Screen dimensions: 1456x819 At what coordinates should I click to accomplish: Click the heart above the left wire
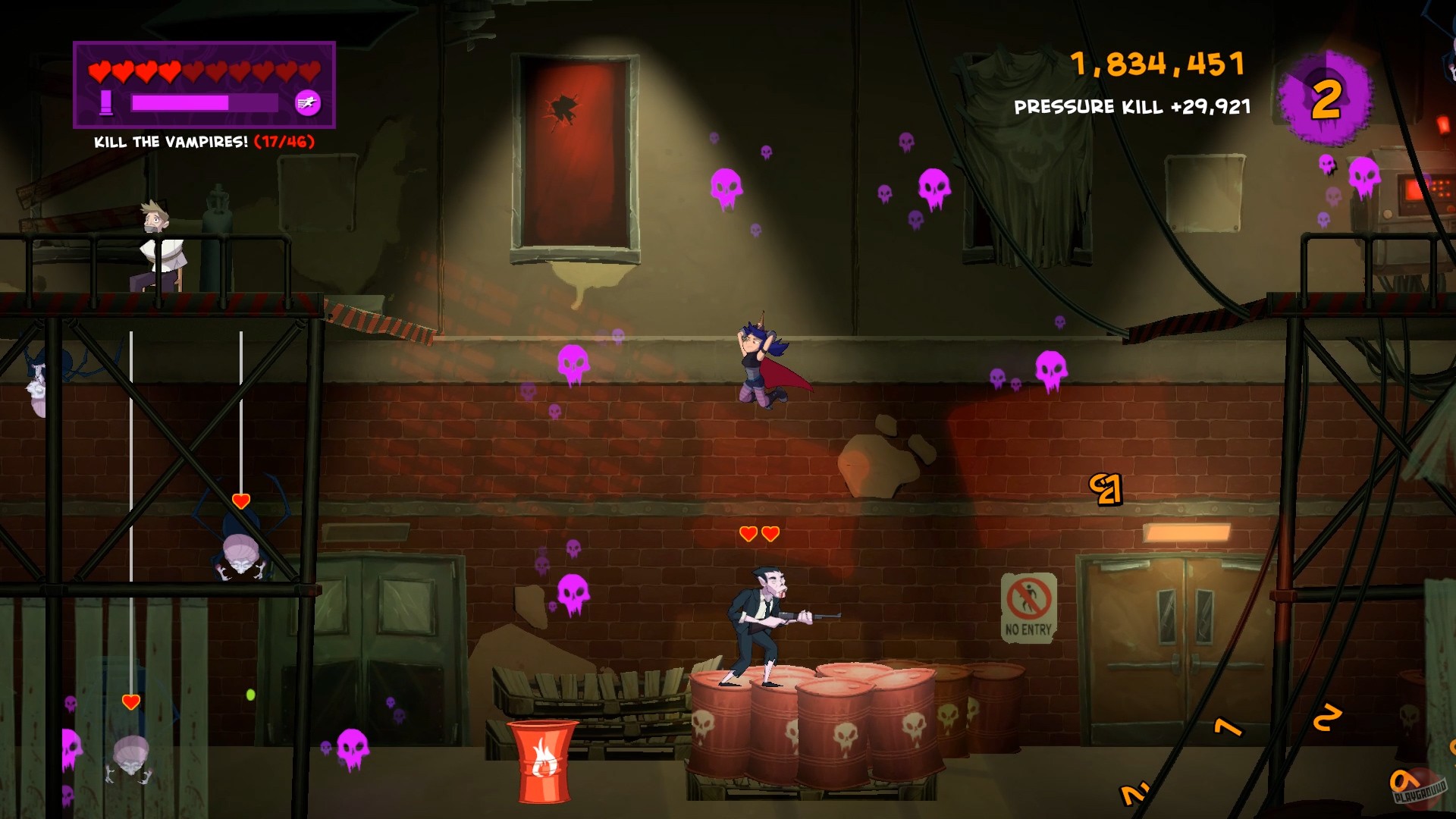pyautogui.click(x=130, y=701)
